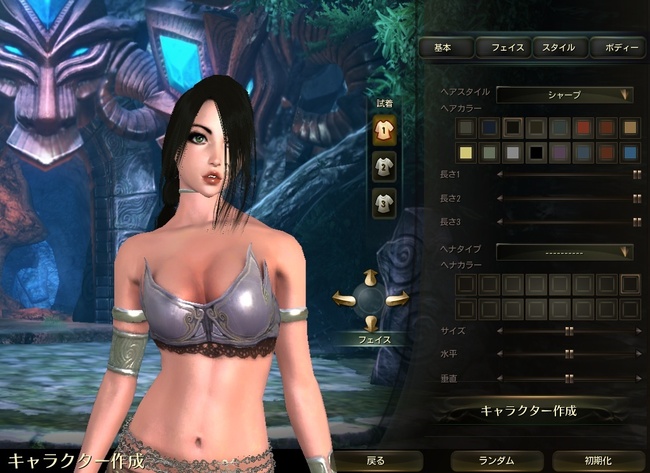Try on outfit number 2
Image resolution: width=650 pixels, height=473 pixels.
[383, 165]
